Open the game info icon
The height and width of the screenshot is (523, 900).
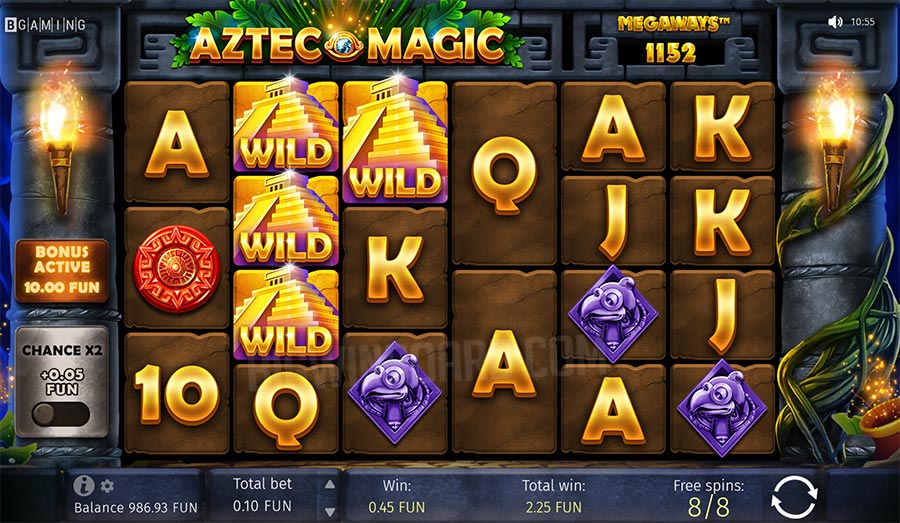click(x=85, y=486)
